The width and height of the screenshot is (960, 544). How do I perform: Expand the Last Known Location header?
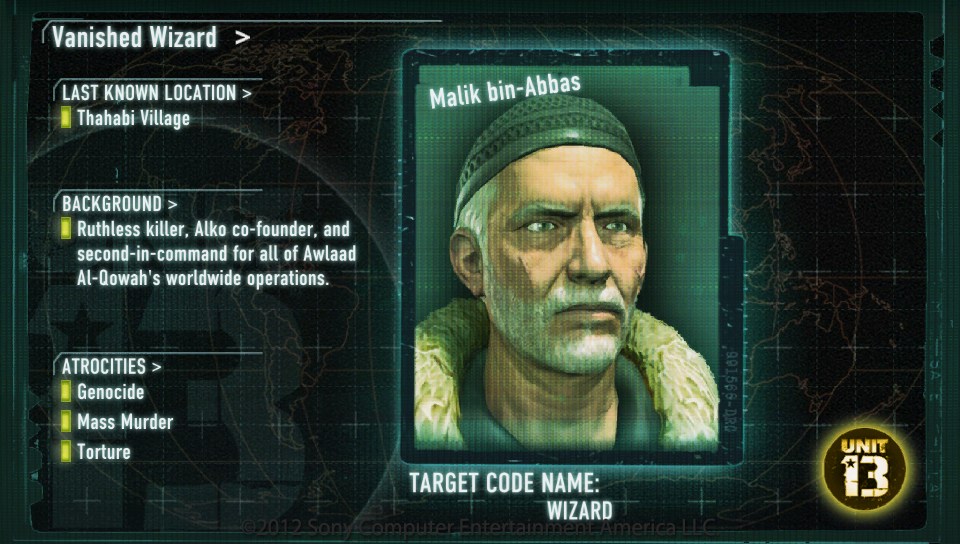[x=157, y=93]
